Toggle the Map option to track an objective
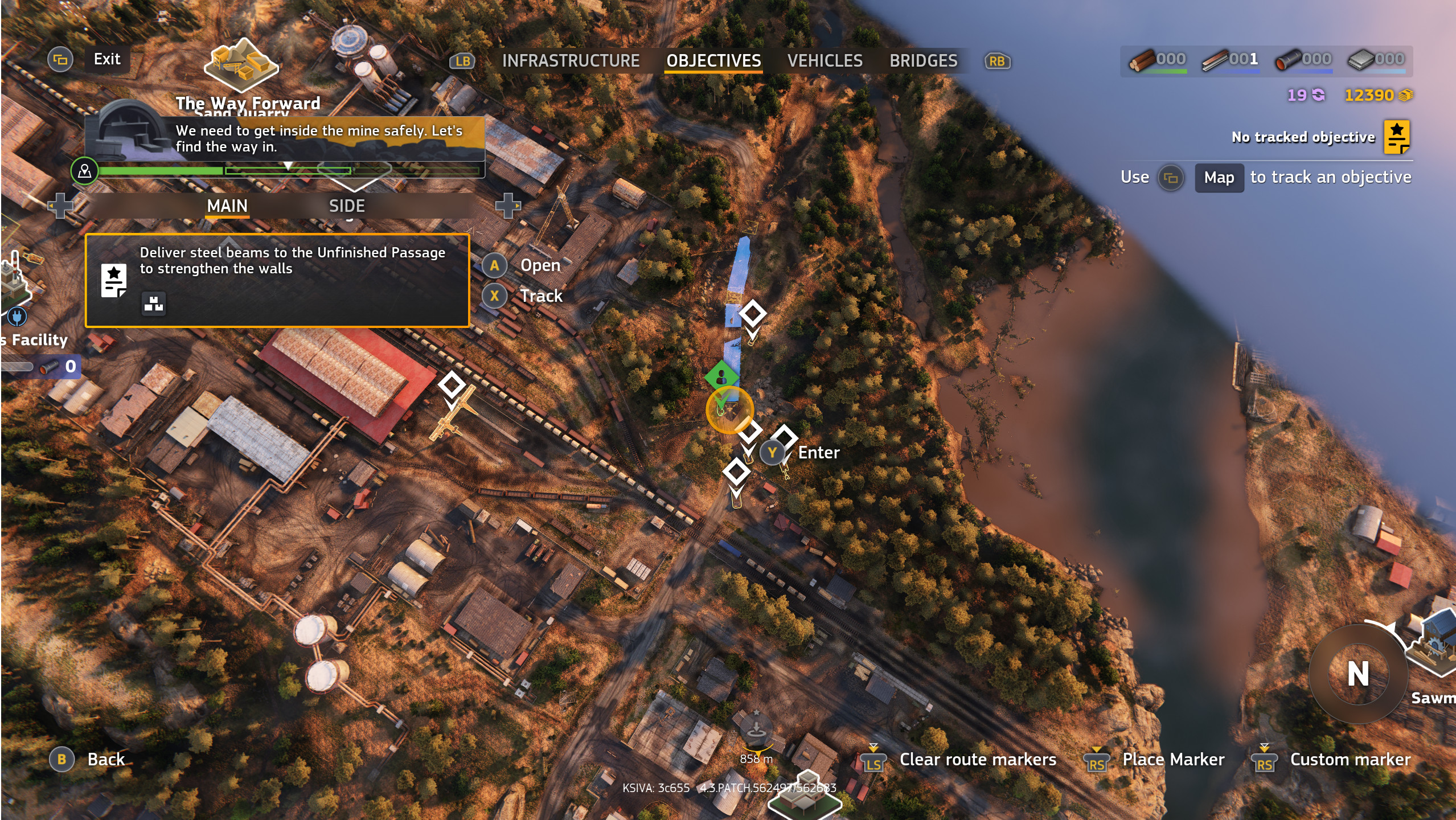 [x=1219, y=178]
